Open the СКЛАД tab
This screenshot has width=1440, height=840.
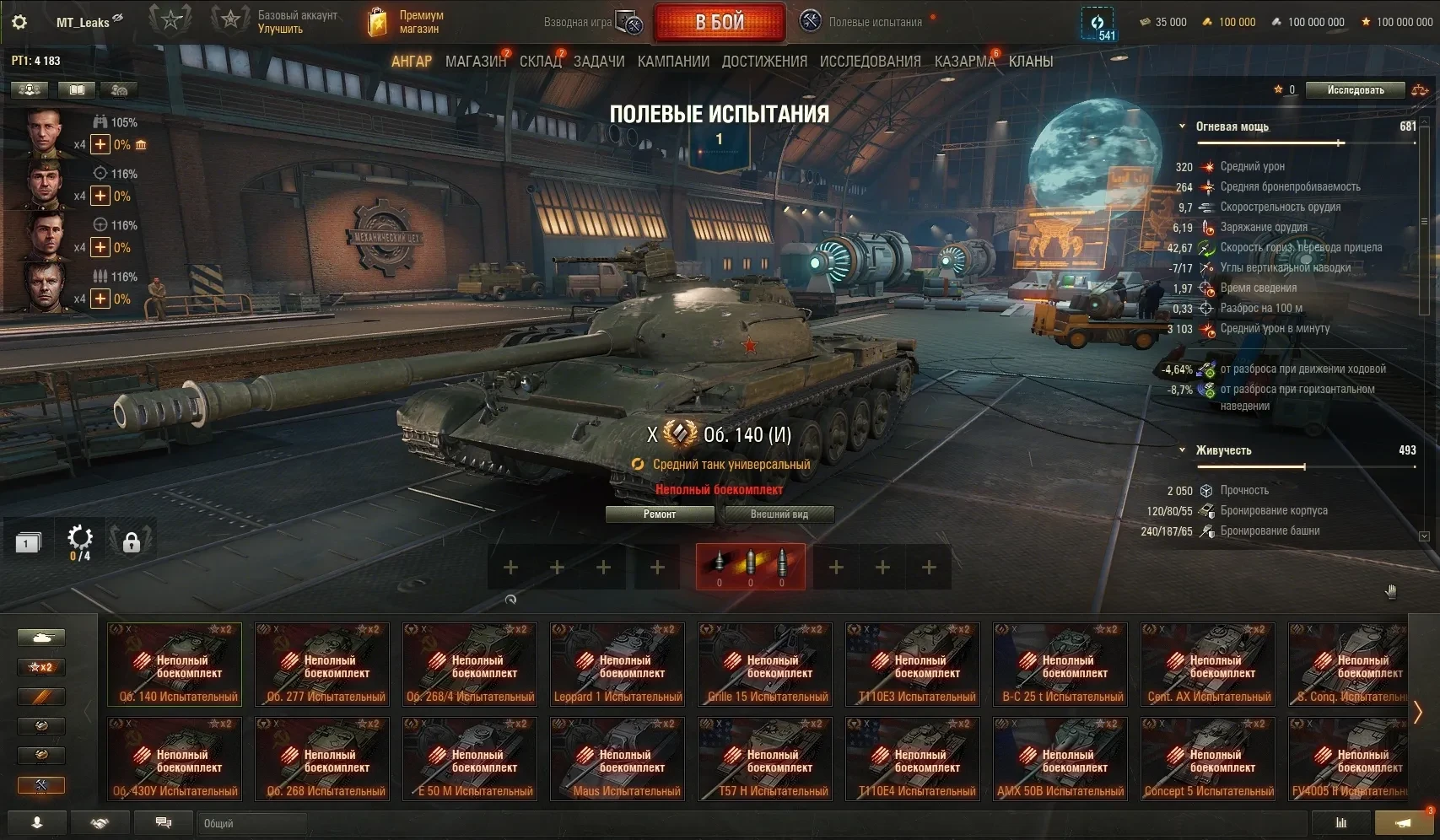(540, 62)
